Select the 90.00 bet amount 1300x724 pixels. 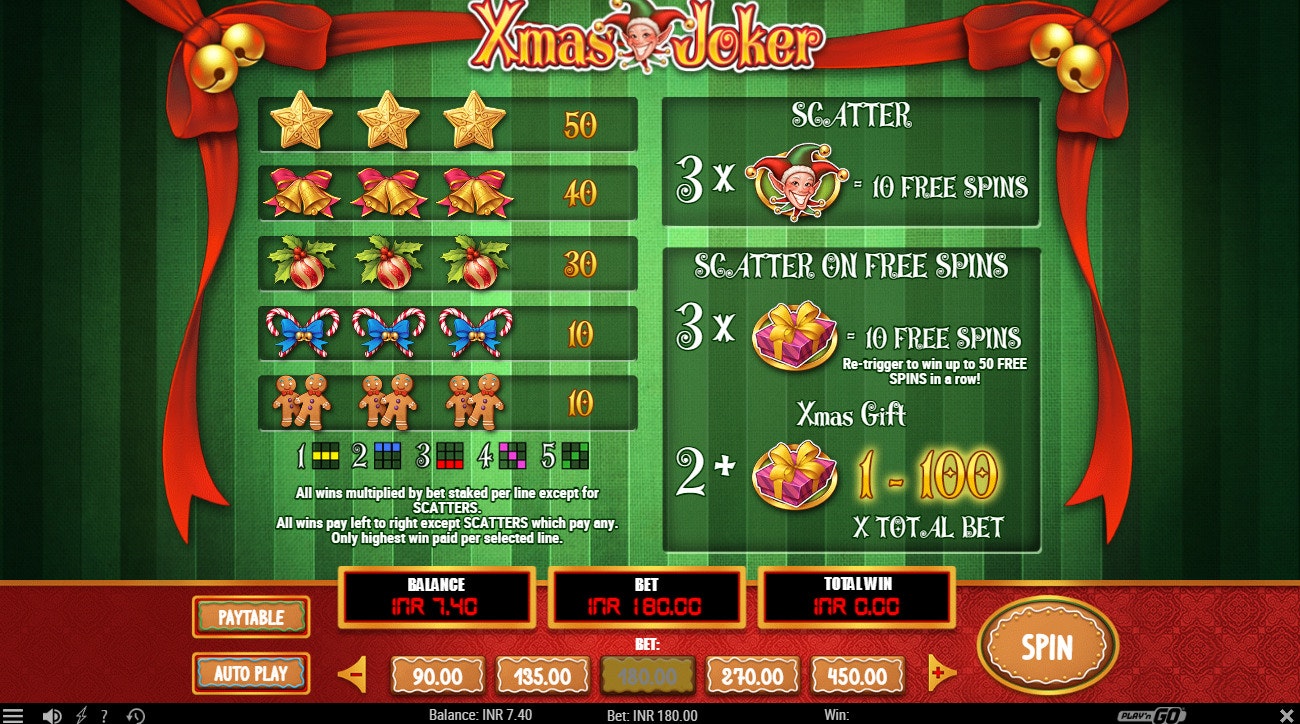pos(437,674)
